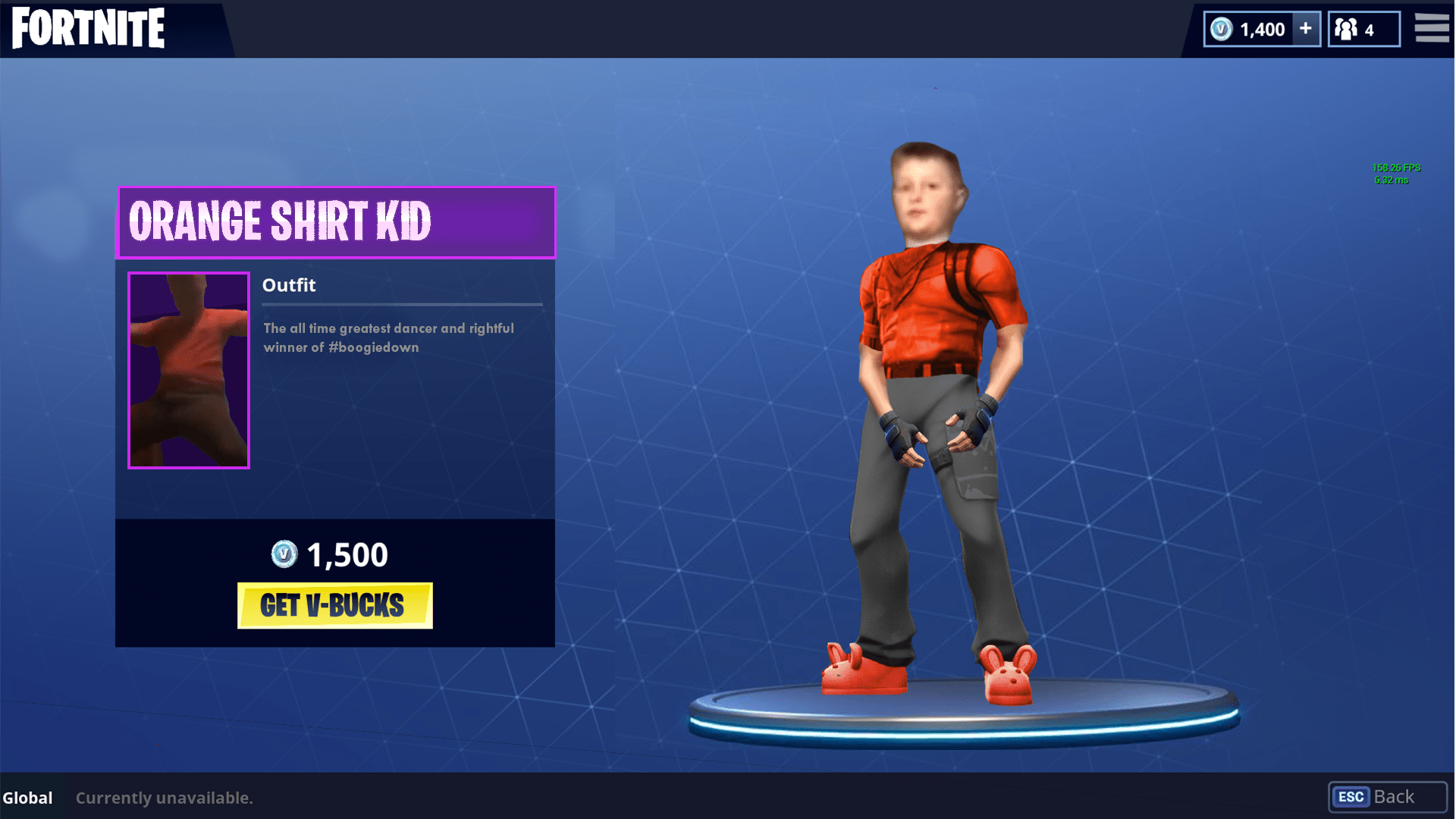
Task: Open the hamburger menu in top right
Action: pyautogui.click(x=1432, y=27)
